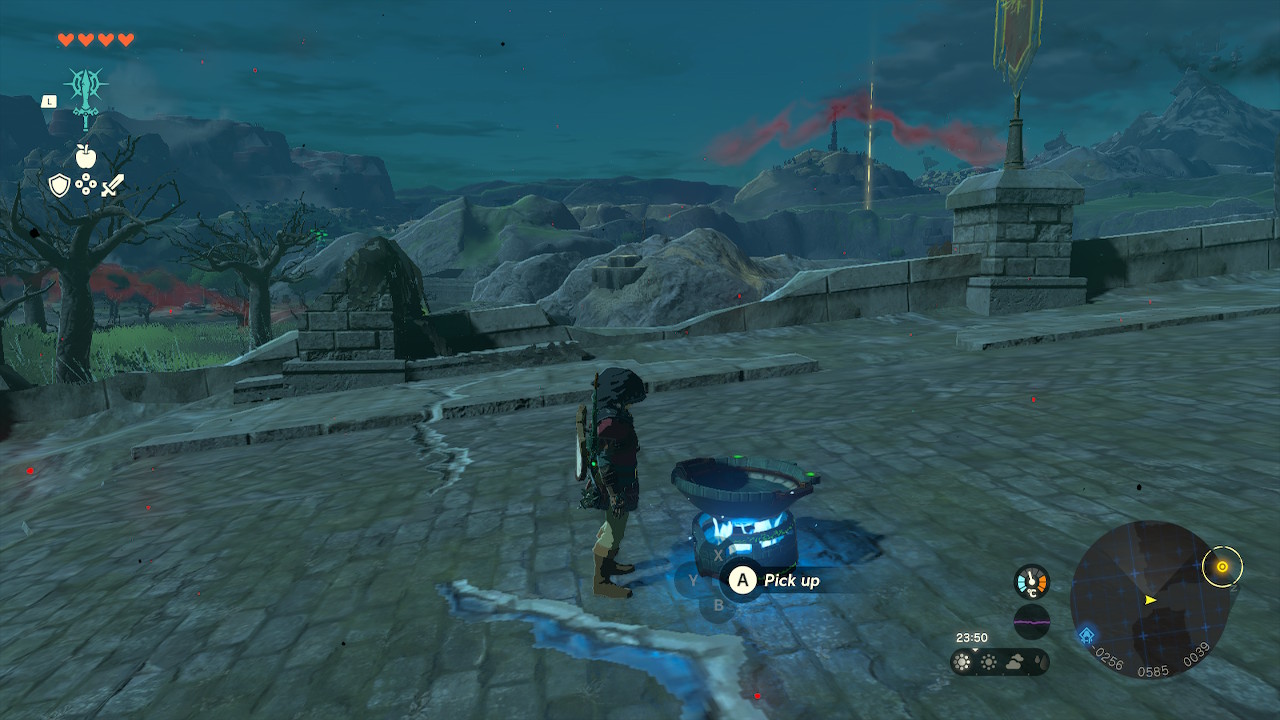Screen dimensions: 1280x720
Task: Expand the Y button action prompt
Action: (693, 580)
